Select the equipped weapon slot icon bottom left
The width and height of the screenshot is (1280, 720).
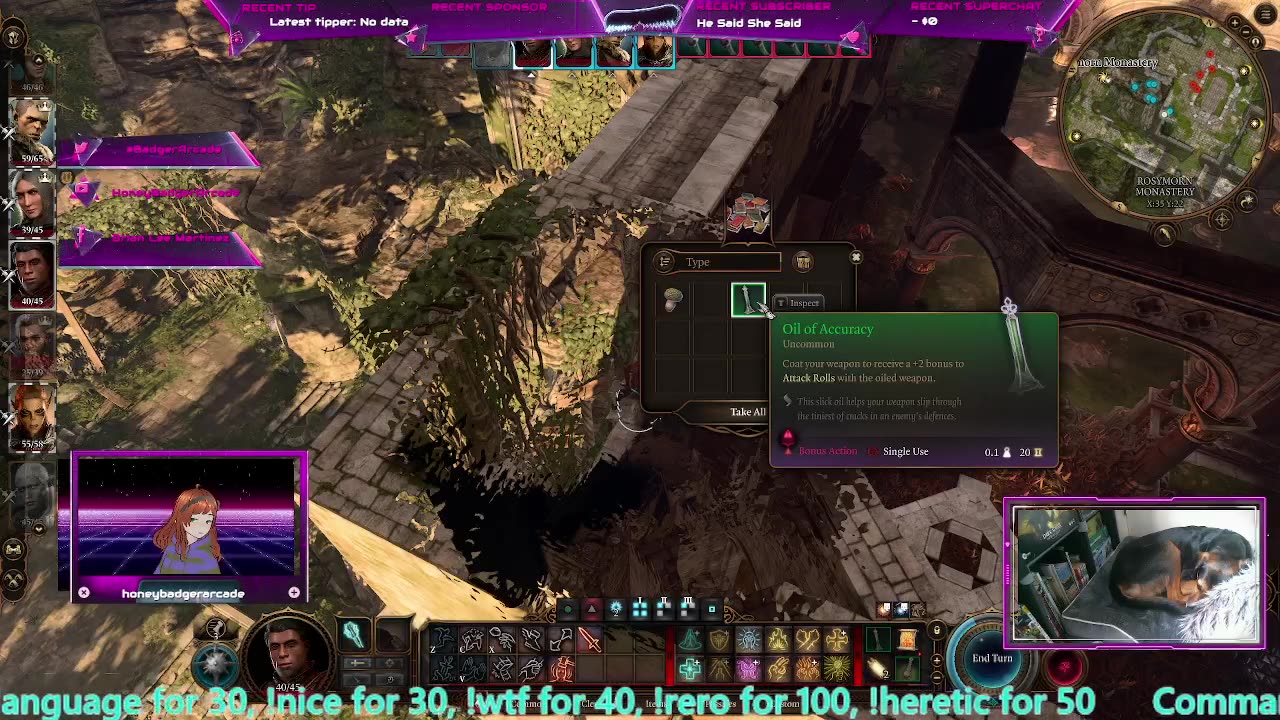[351, 635]
